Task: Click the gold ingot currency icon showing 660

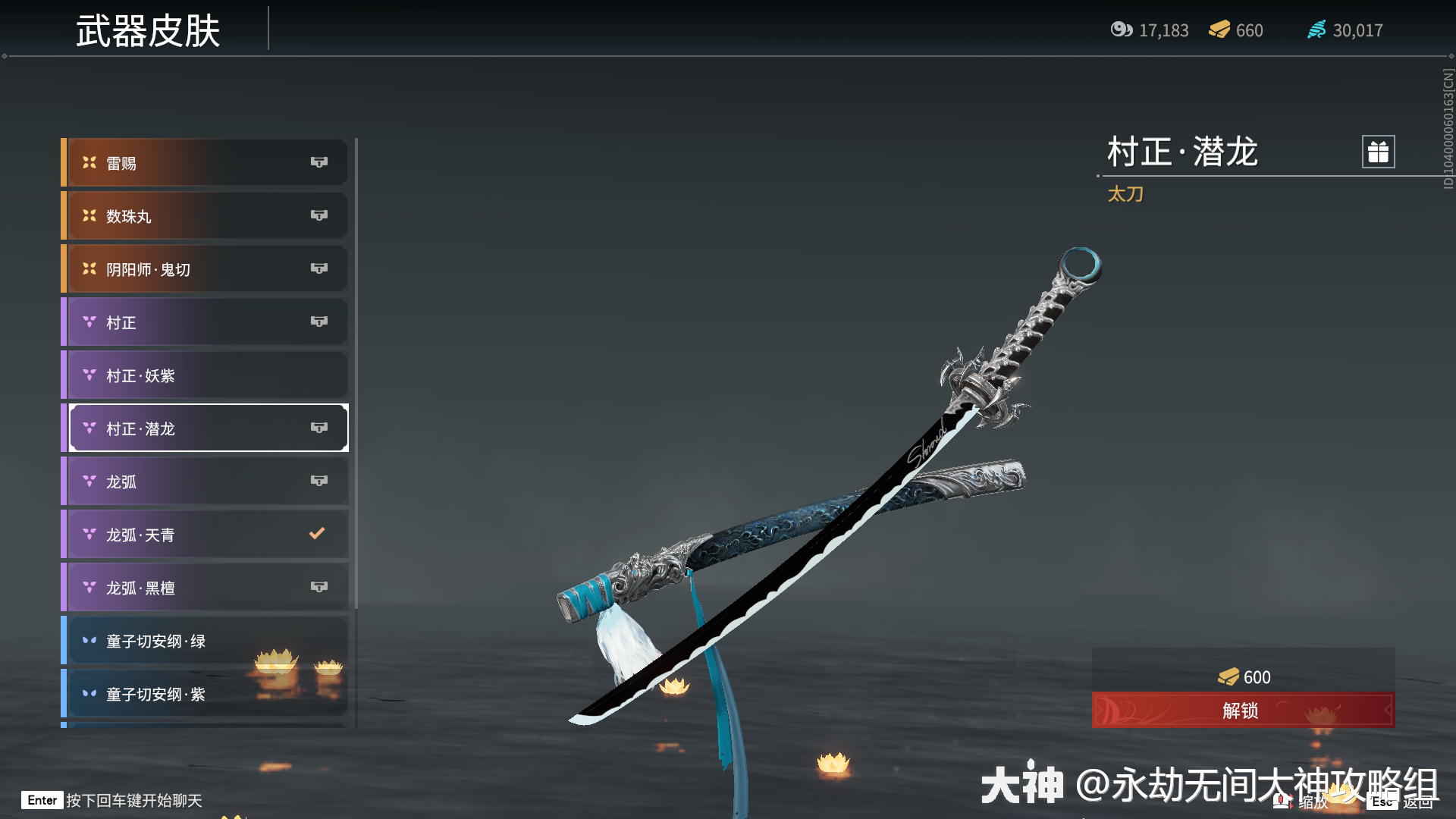Action: pos(1218,30)
